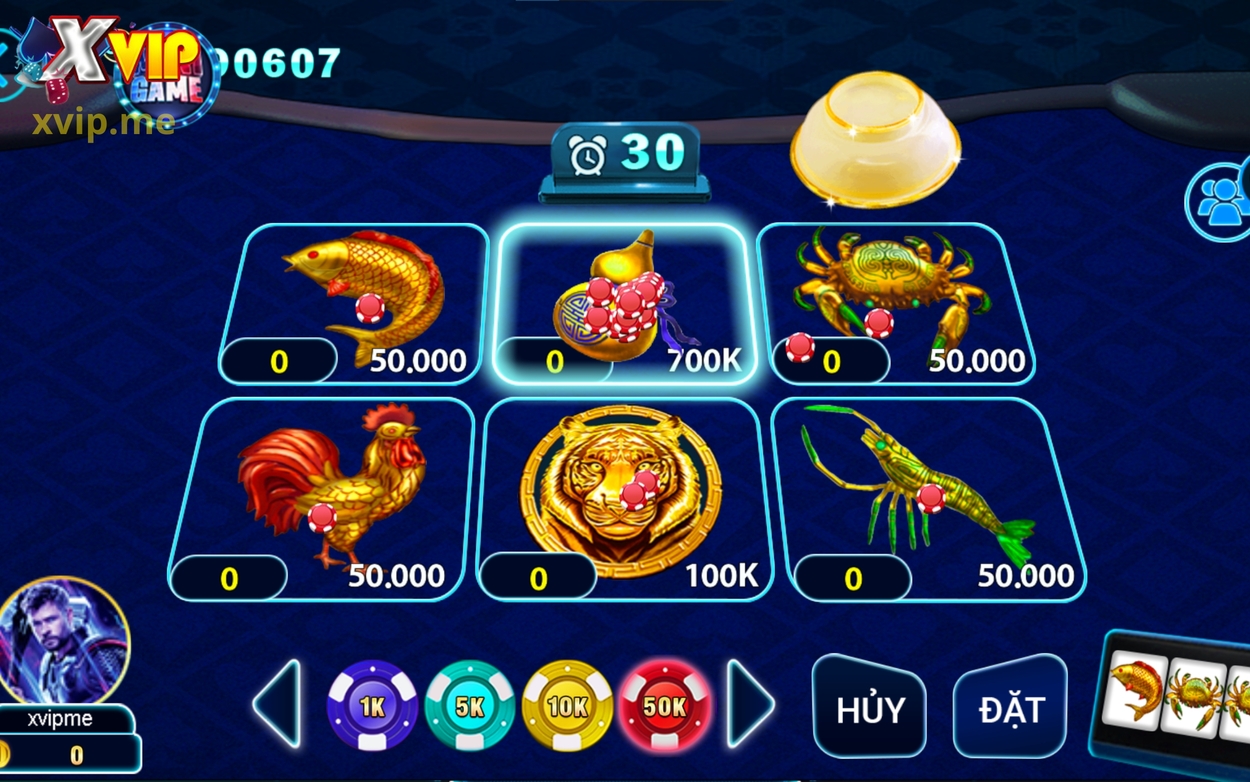
Task: Pick the yellow 10K chip
Action: [x=567, y=706]
